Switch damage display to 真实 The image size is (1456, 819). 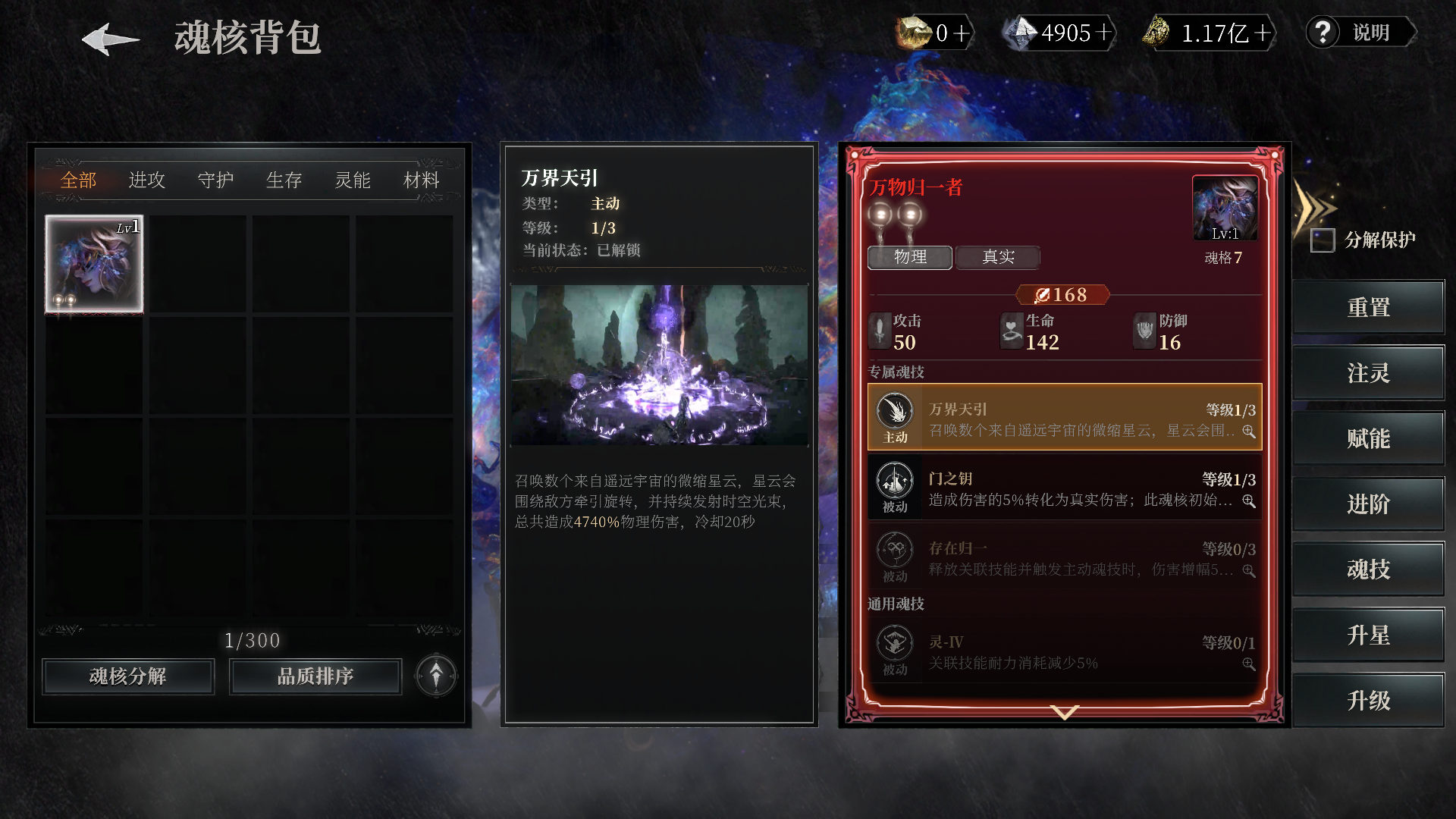pos(998,258)
